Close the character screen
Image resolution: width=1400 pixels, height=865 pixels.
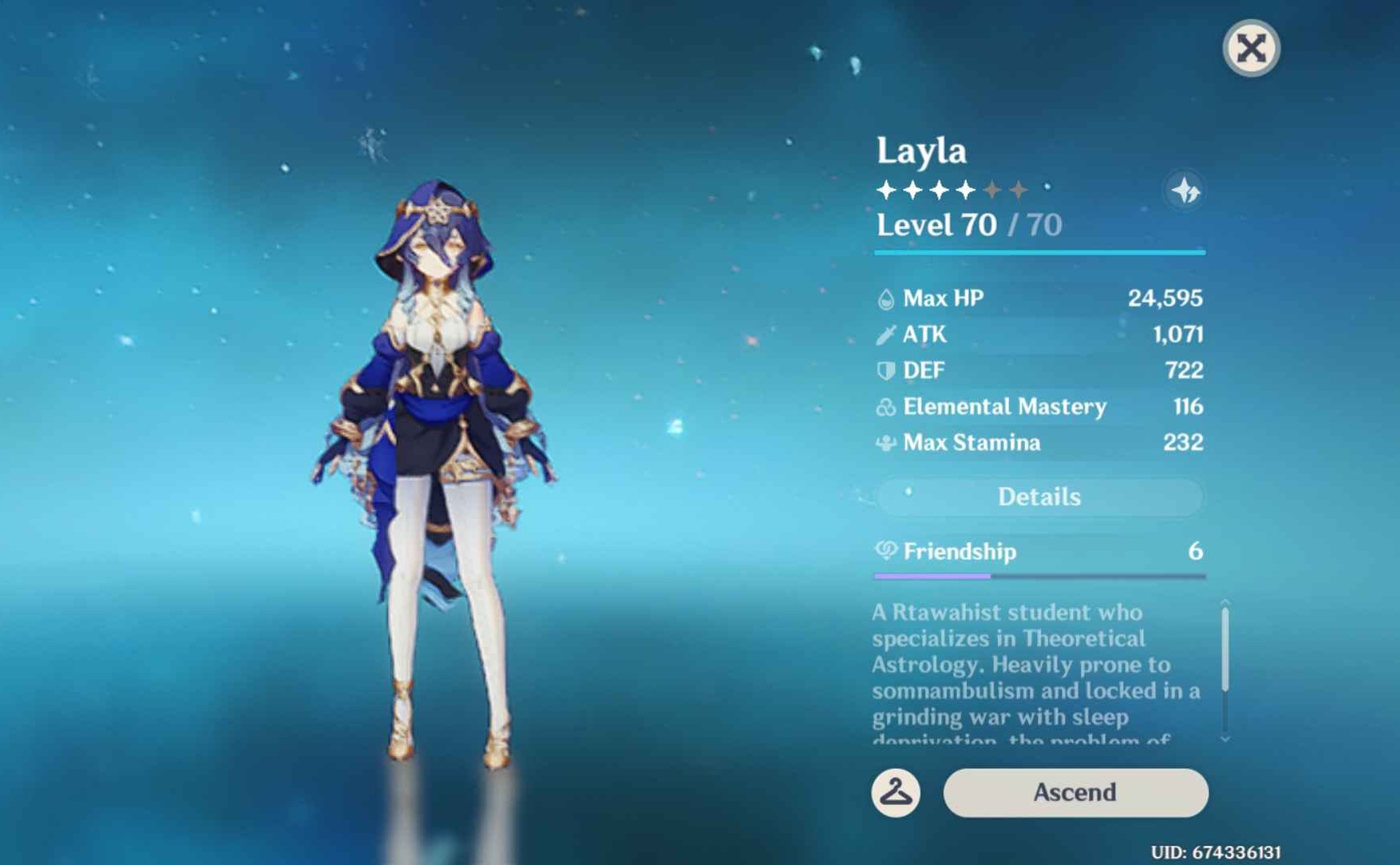pos(1250,48)
